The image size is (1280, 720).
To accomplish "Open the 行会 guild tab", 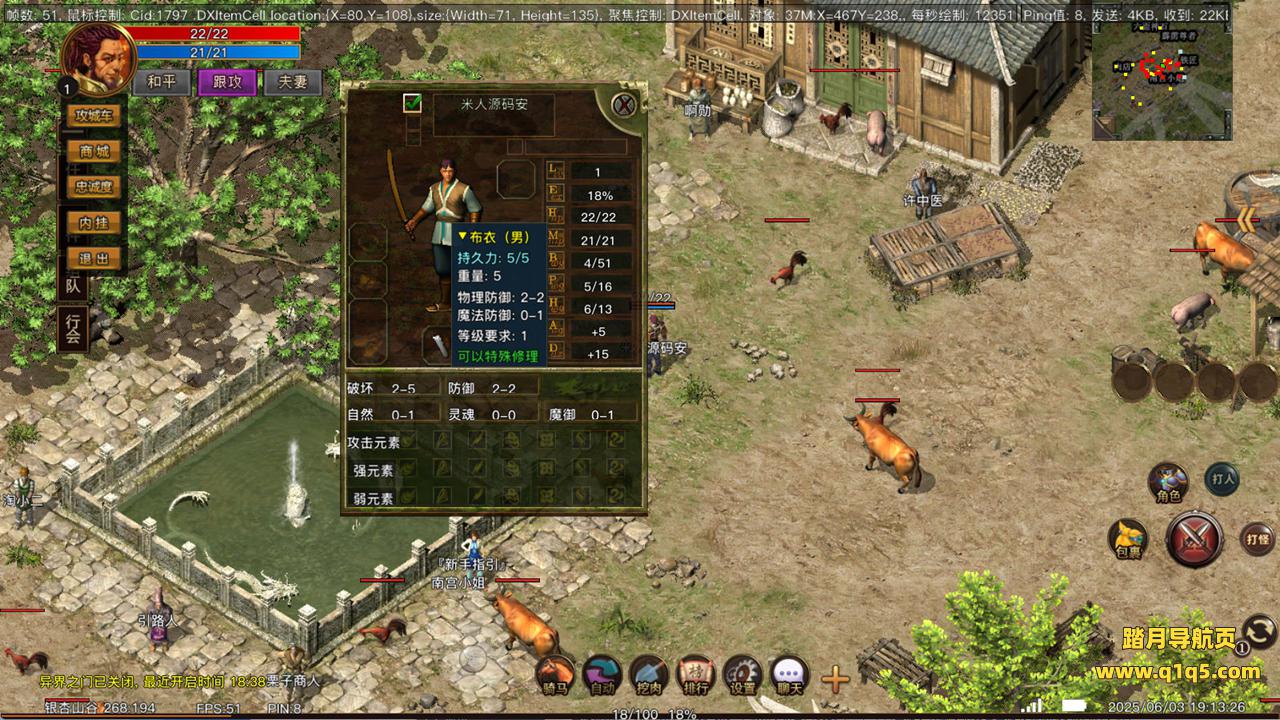I will point(72,329).
